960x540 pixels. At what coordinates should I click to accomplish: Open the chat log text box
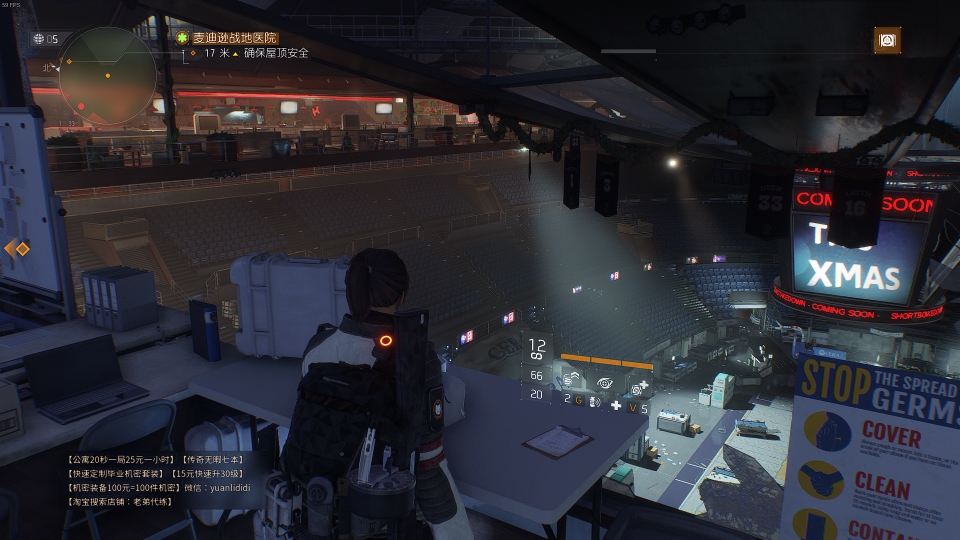pos(160,480)
